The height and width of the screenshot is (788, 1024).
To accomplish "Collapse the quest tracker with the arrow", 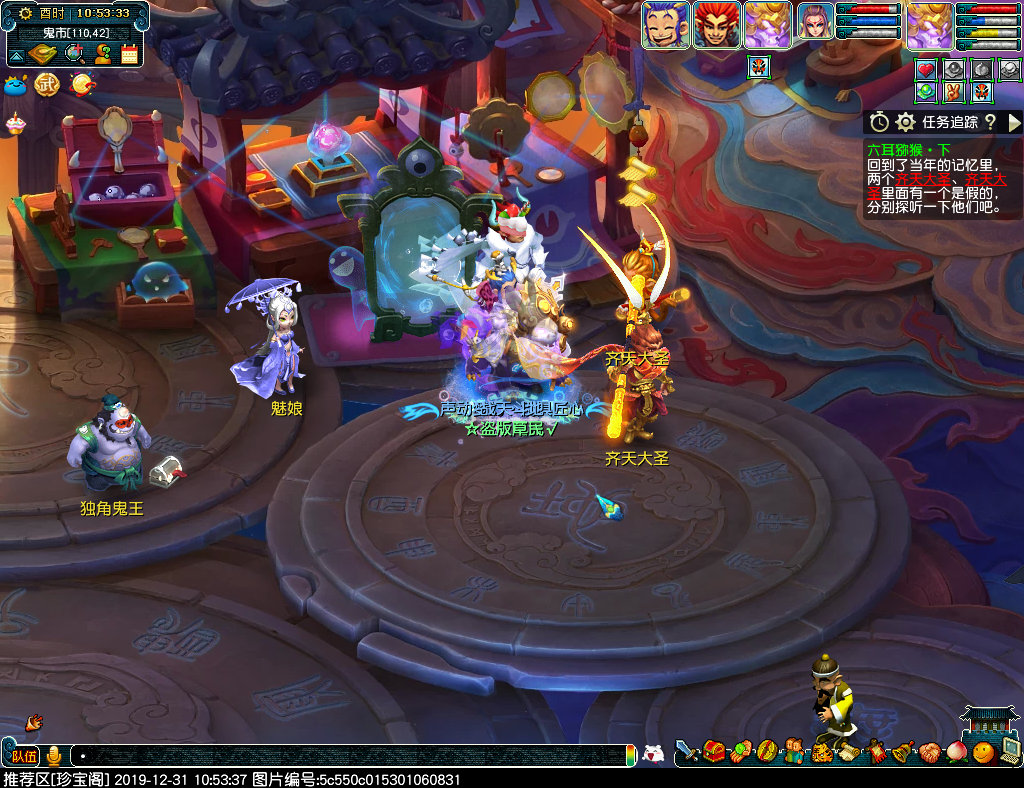I will point(1013,122).
